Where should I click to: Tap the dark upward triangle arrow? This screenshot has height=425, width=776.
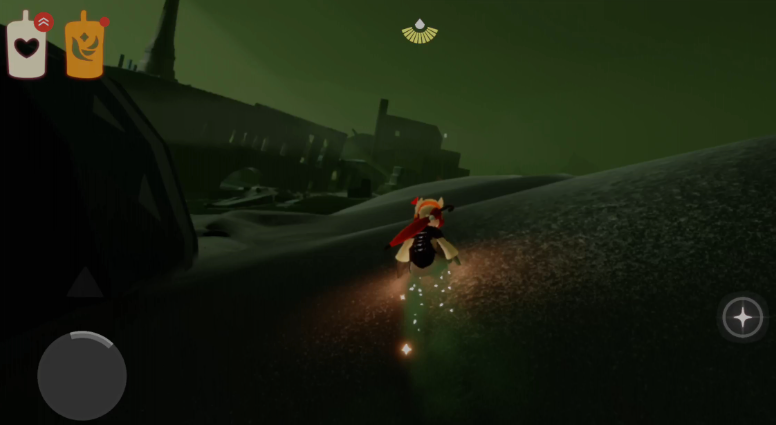click(85, 283)
